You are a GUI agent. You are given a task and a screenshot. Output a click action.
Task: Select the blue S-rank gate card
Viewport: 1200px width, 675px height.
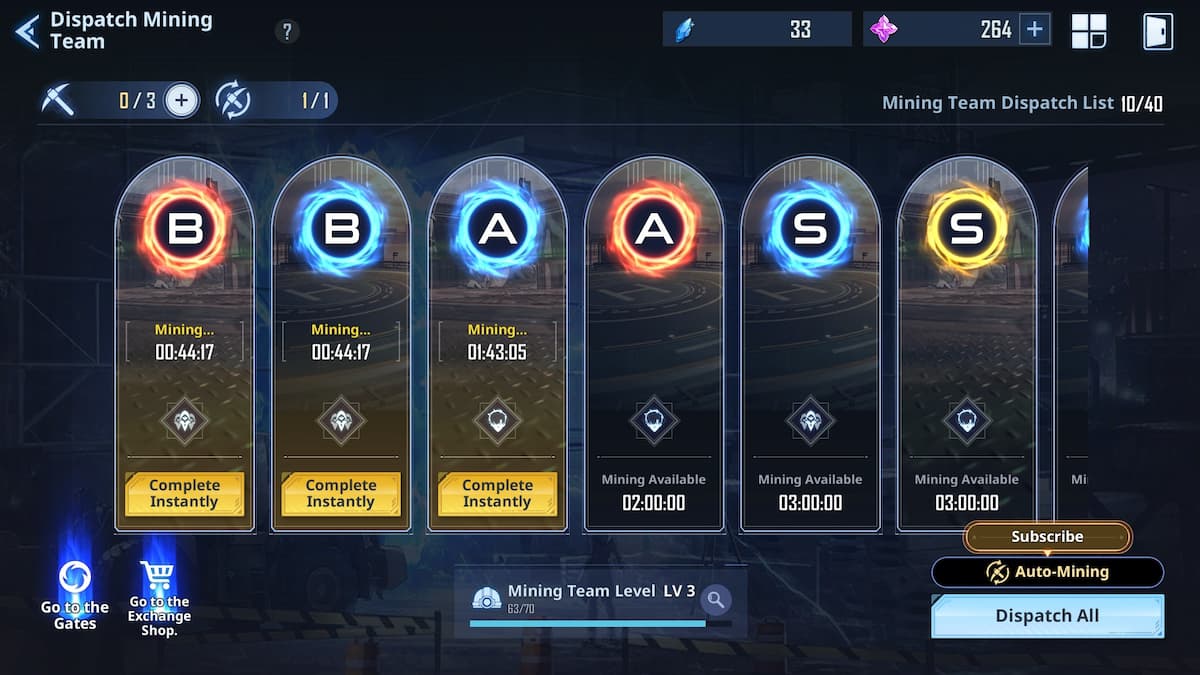810,342
